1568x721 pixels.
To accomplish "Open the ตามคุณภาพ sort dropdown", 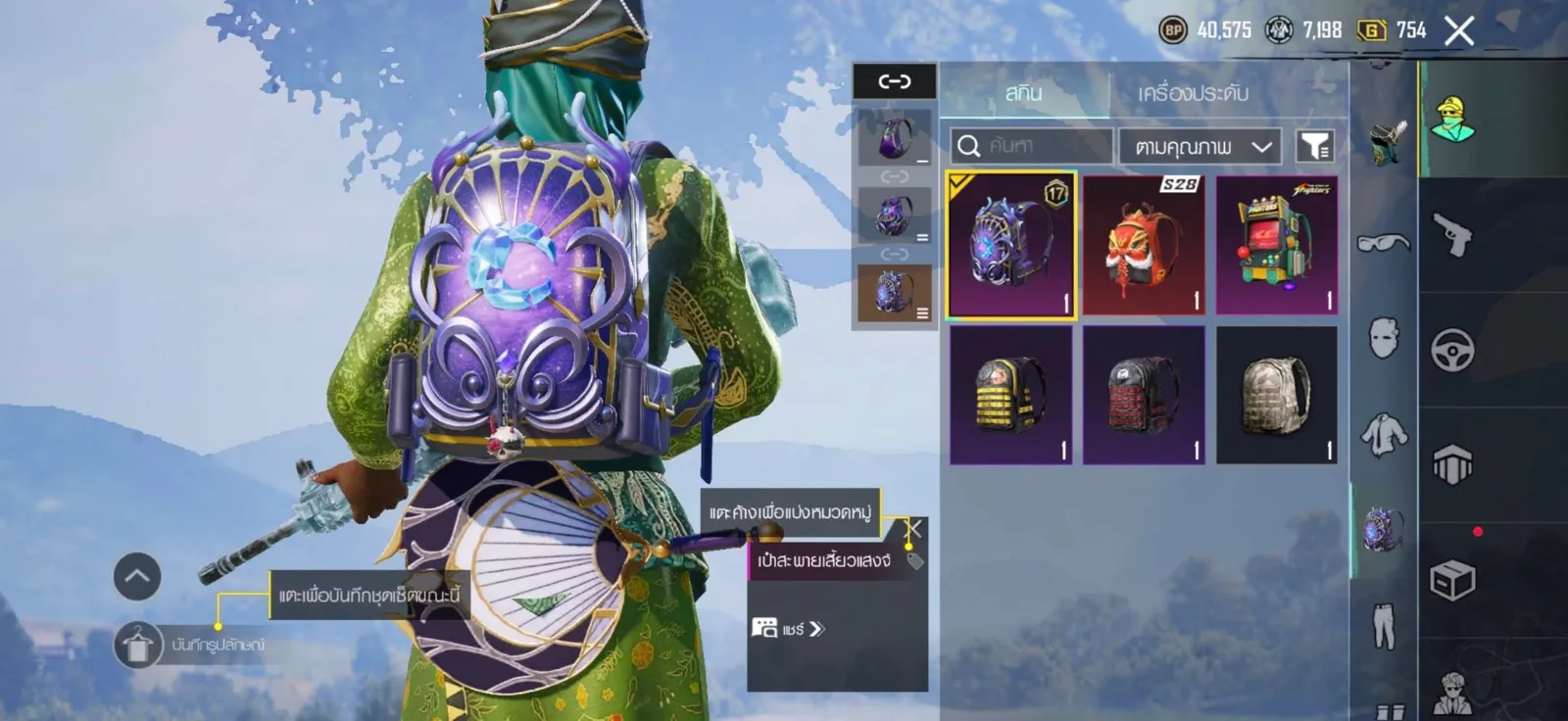I will [x=1201, y=147].
